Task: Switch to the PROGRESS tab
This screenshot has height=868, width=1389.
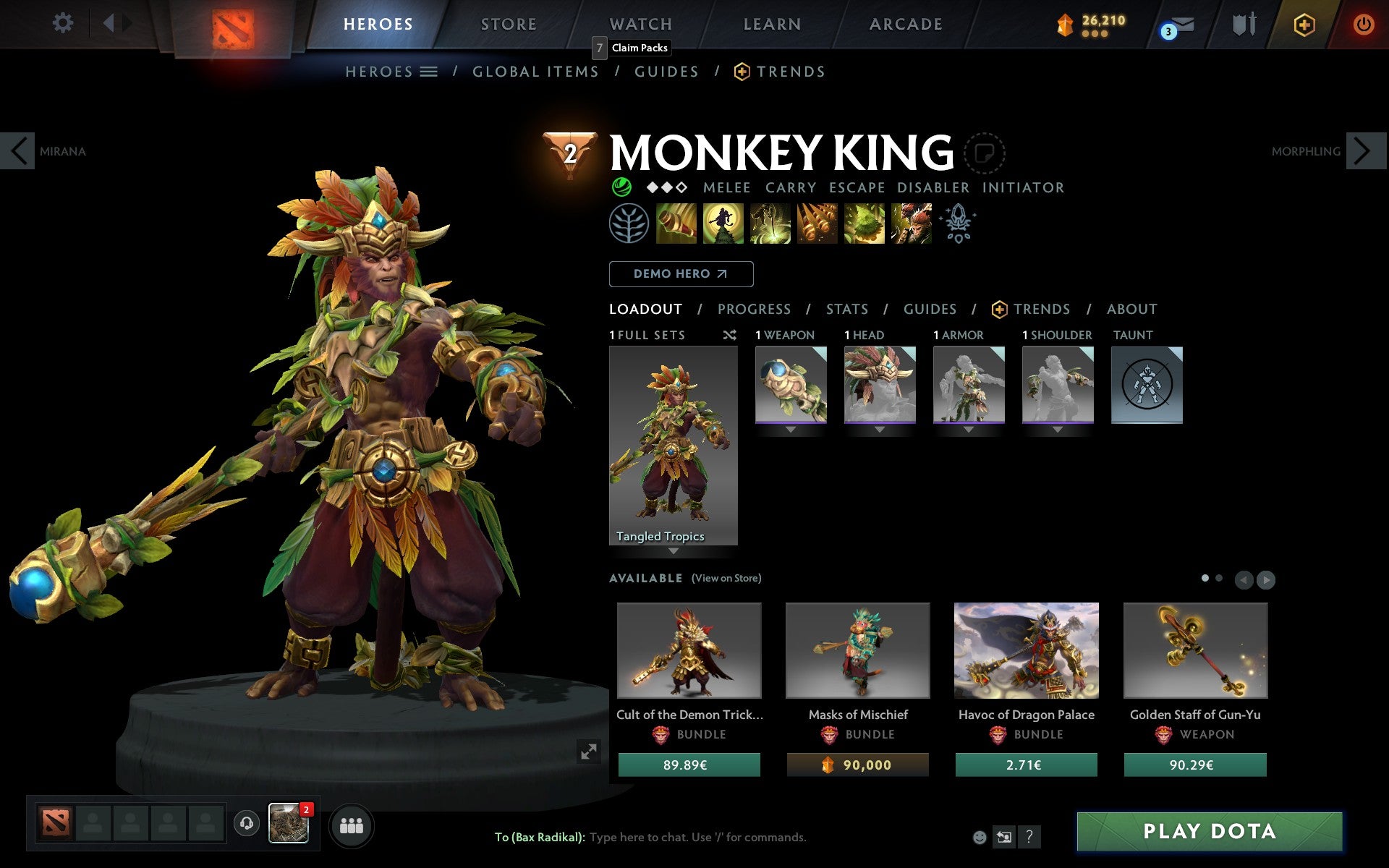Action: click(754, 309)
